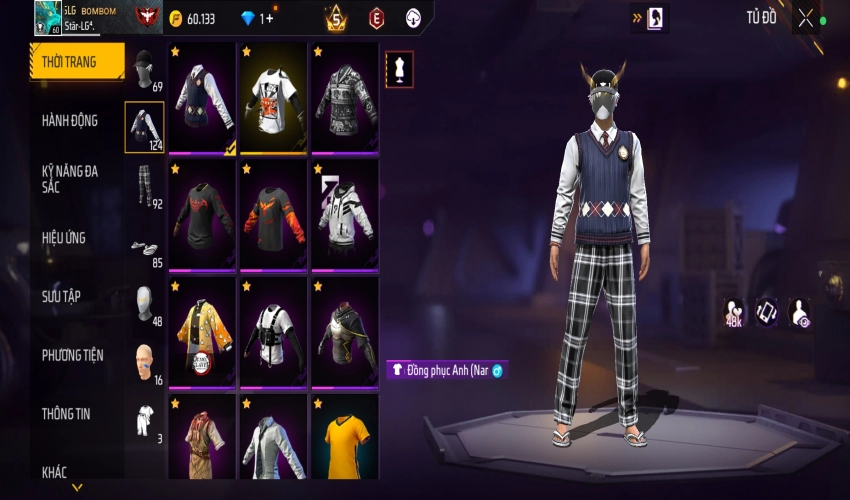This screenshot has width=850, height=500.
Task: Open the Kỹ Năng Đa Sắc tab
Action: click(x=72, y=179)
